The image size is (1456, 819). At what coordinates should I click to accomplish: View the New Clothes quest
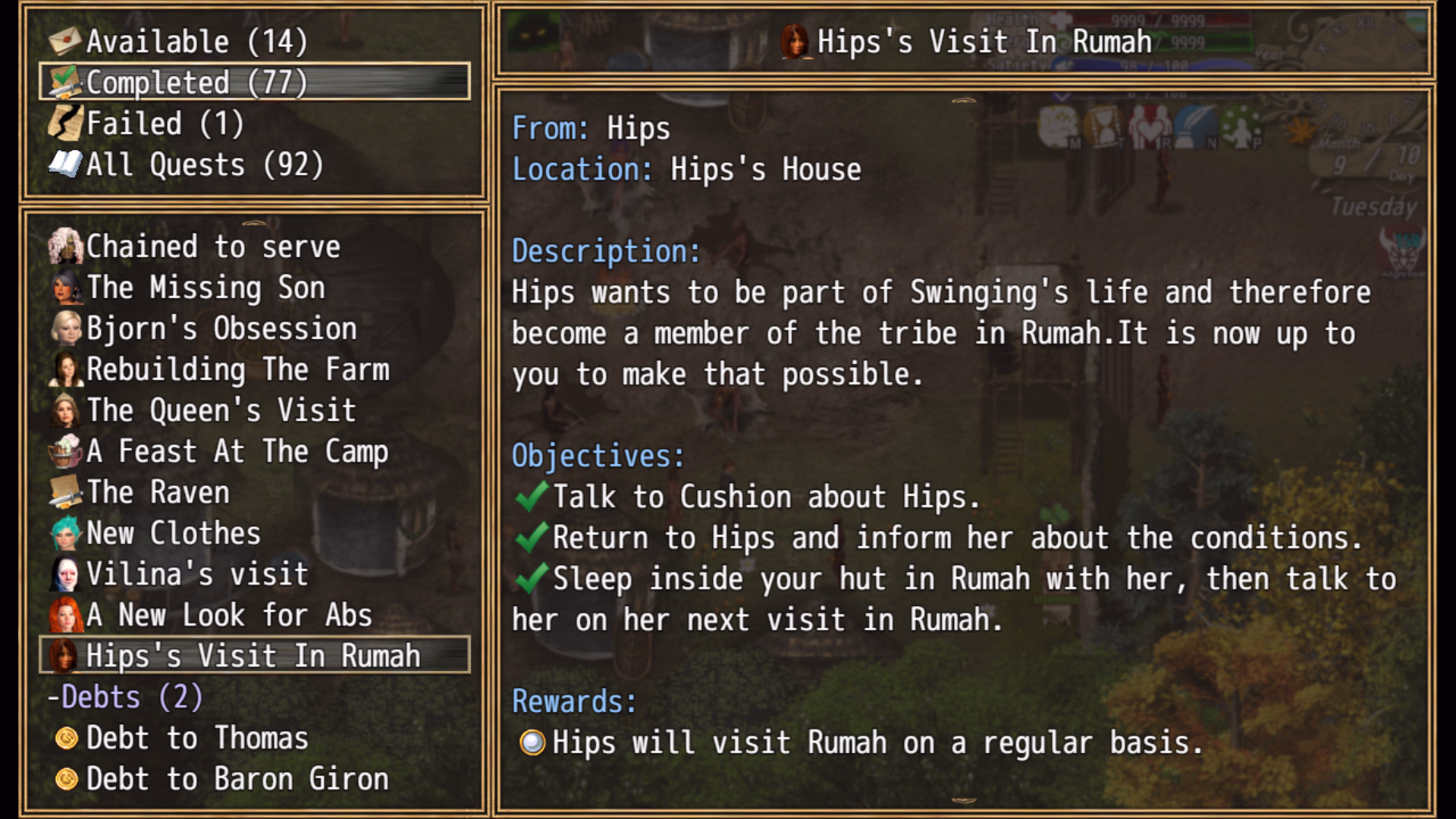coord(173,533)
